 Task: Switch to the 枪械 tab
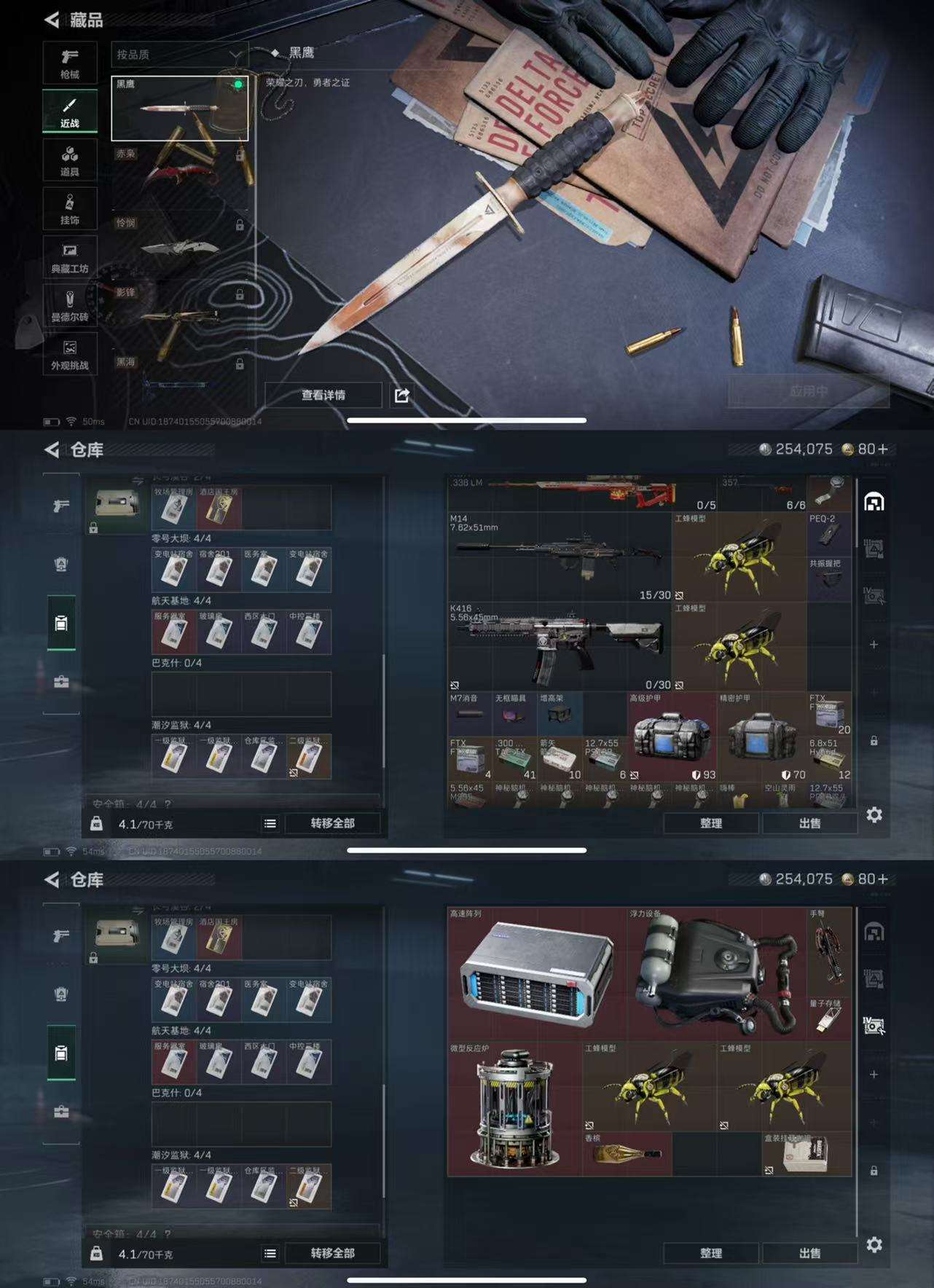[x=69, y=62]
